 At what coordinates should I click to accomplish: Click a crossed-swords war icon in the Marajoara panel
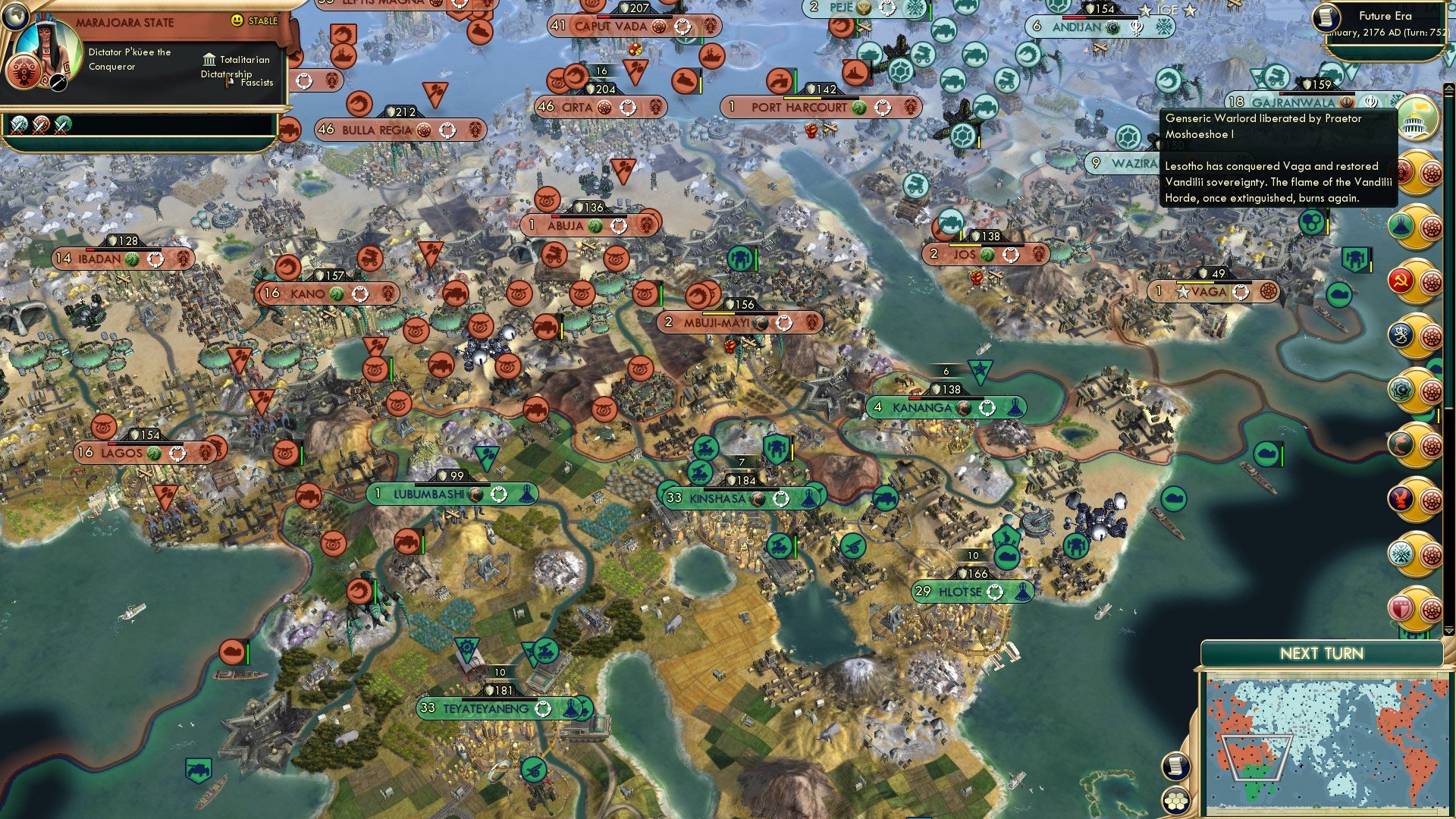click(20, 127)
